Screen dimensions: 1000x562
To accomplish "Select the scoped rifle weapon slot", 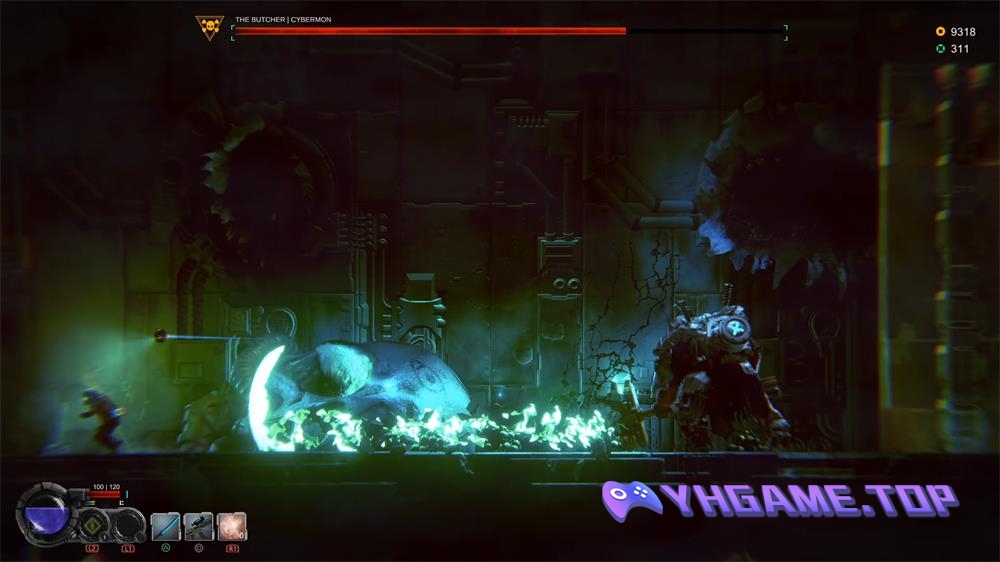I will (x=198, y=526).
